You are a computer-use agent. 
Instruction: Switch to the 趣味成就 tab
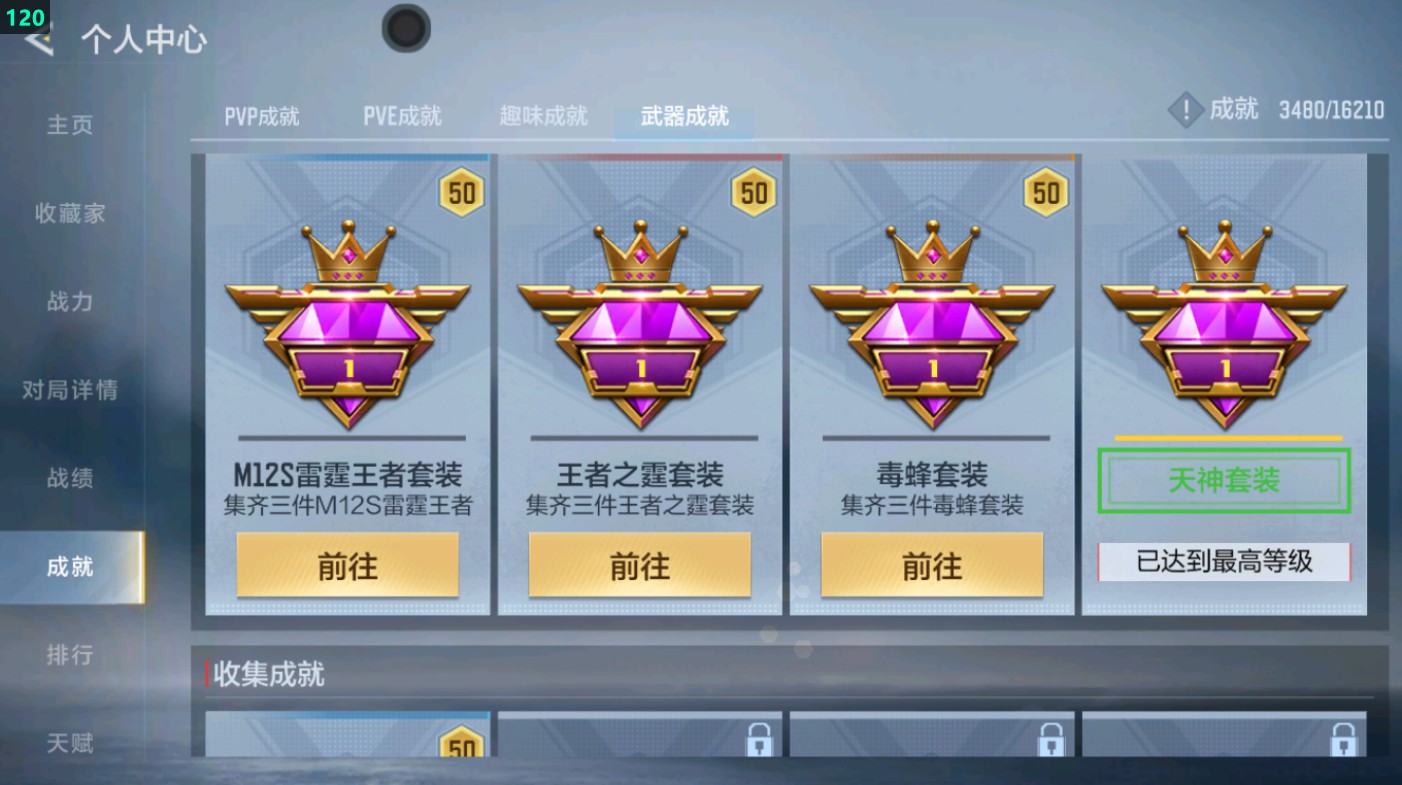(541, 116)
